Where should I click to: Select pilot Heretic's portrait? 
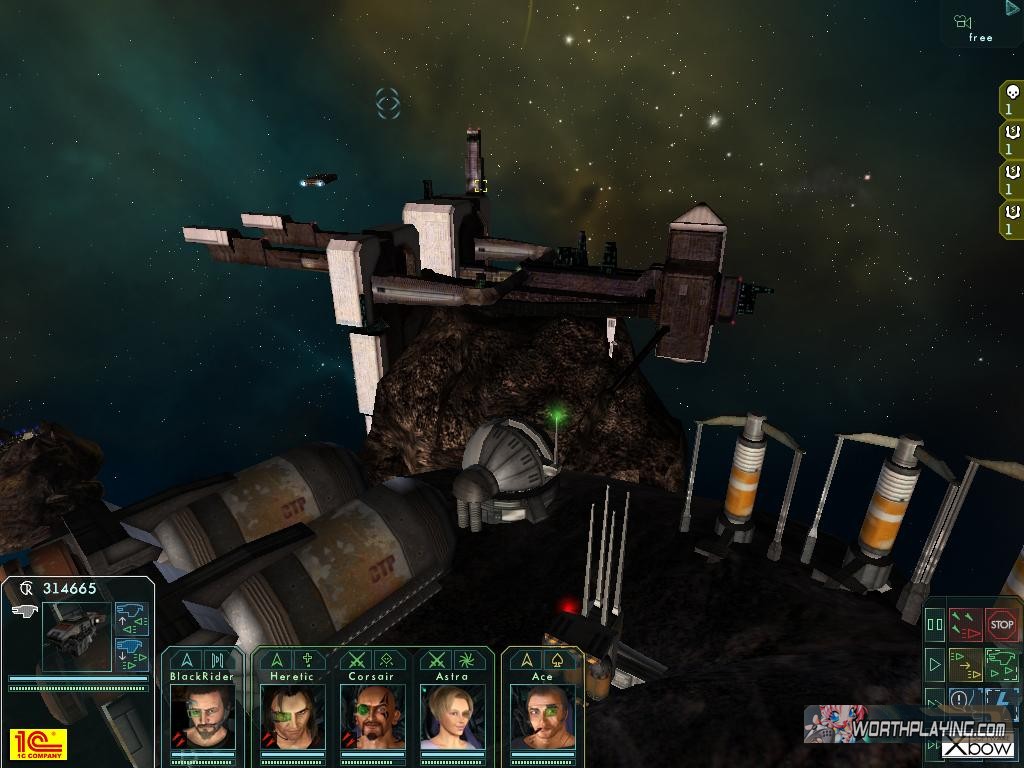292,716
